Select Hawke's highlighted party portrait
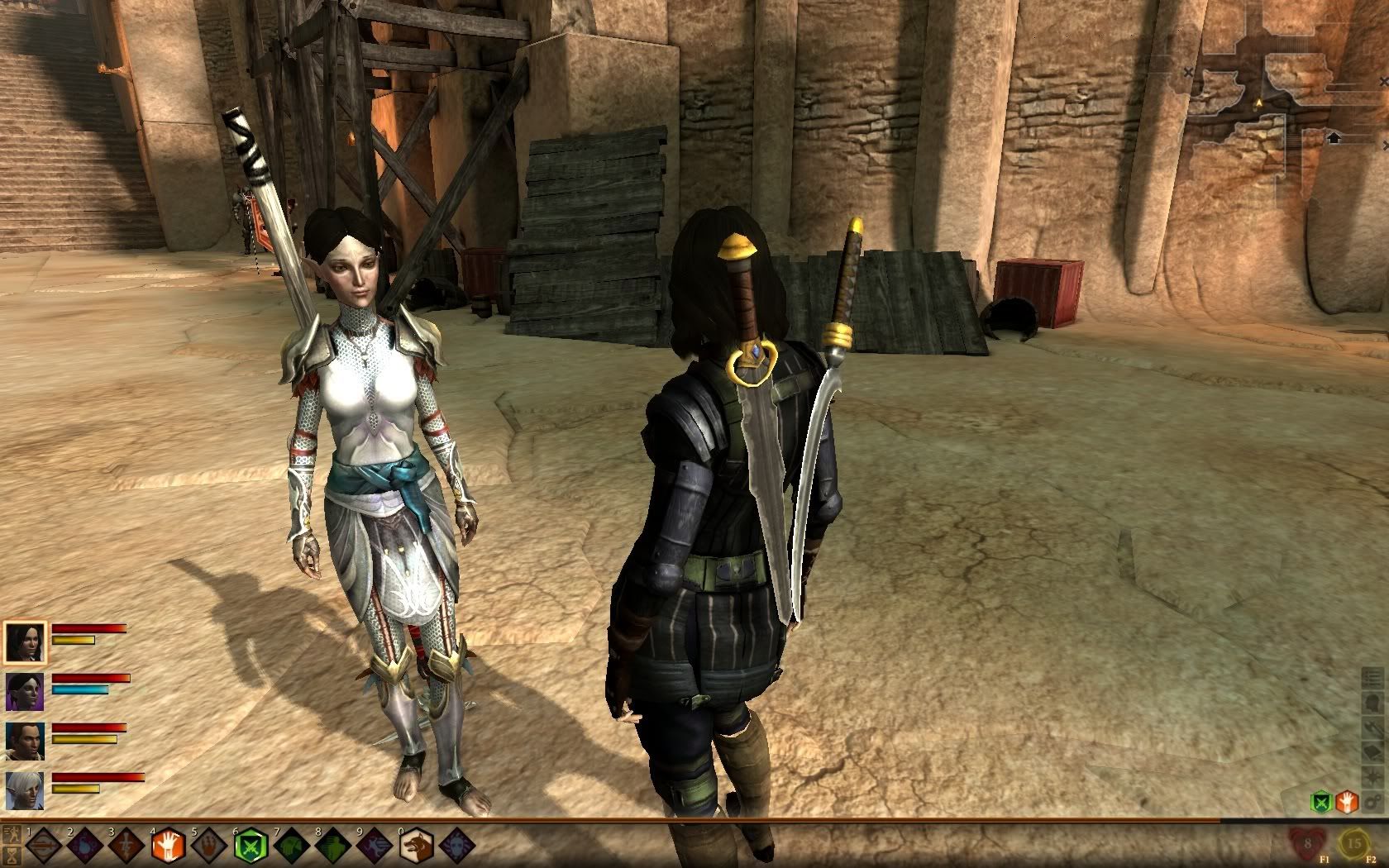The image size is (1389, 868). click(x=23, y=641)
